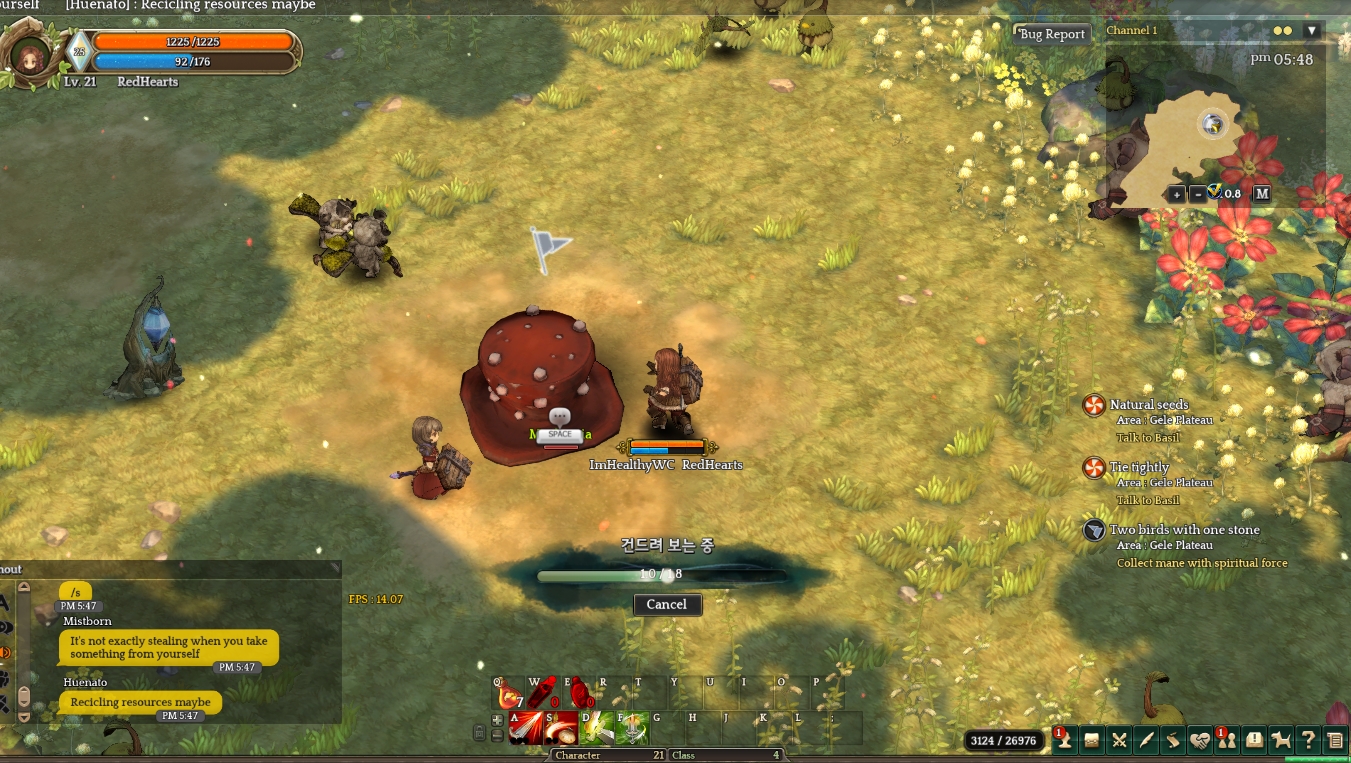1351x763 pixels.
Task: Expand the Channel 1 dropdown arrow
Action: (1311, 31)
